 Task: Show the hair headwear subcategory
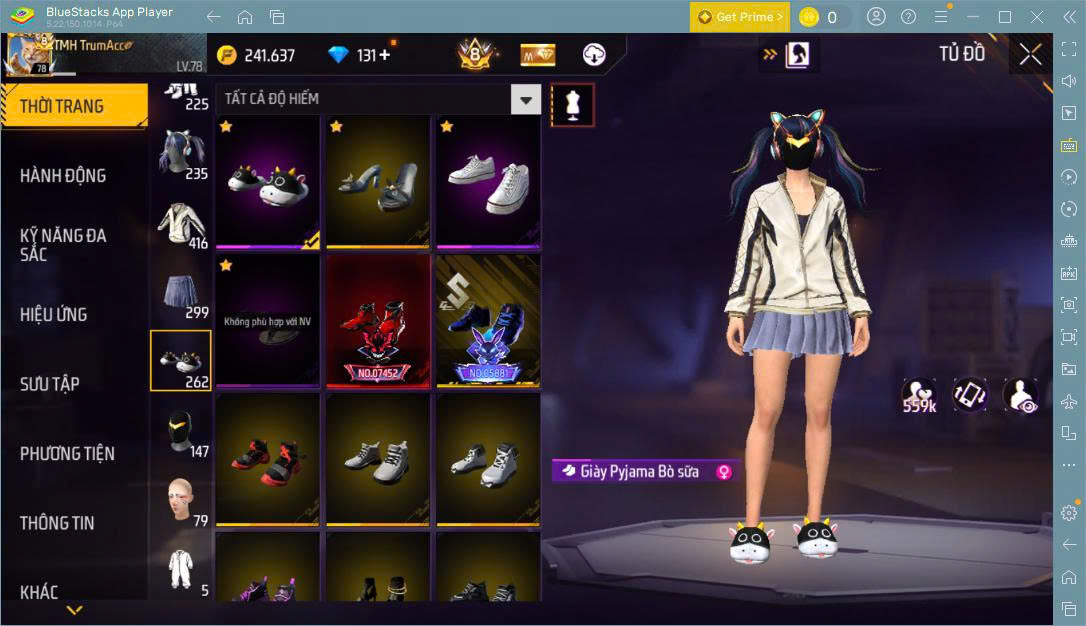tap(181, 155)
